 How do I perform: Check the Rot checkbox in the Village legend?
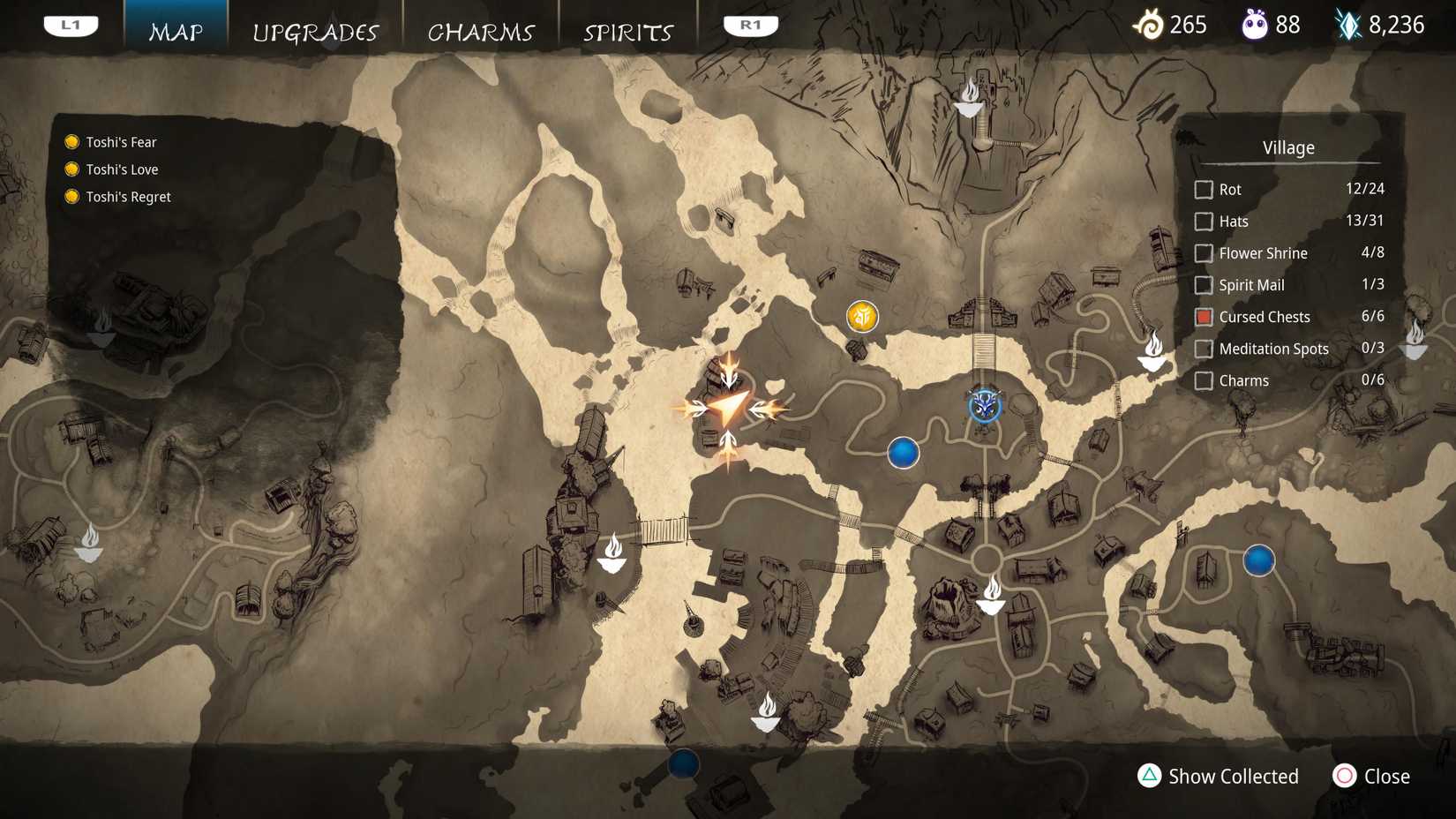click(x=1204, y=189)
